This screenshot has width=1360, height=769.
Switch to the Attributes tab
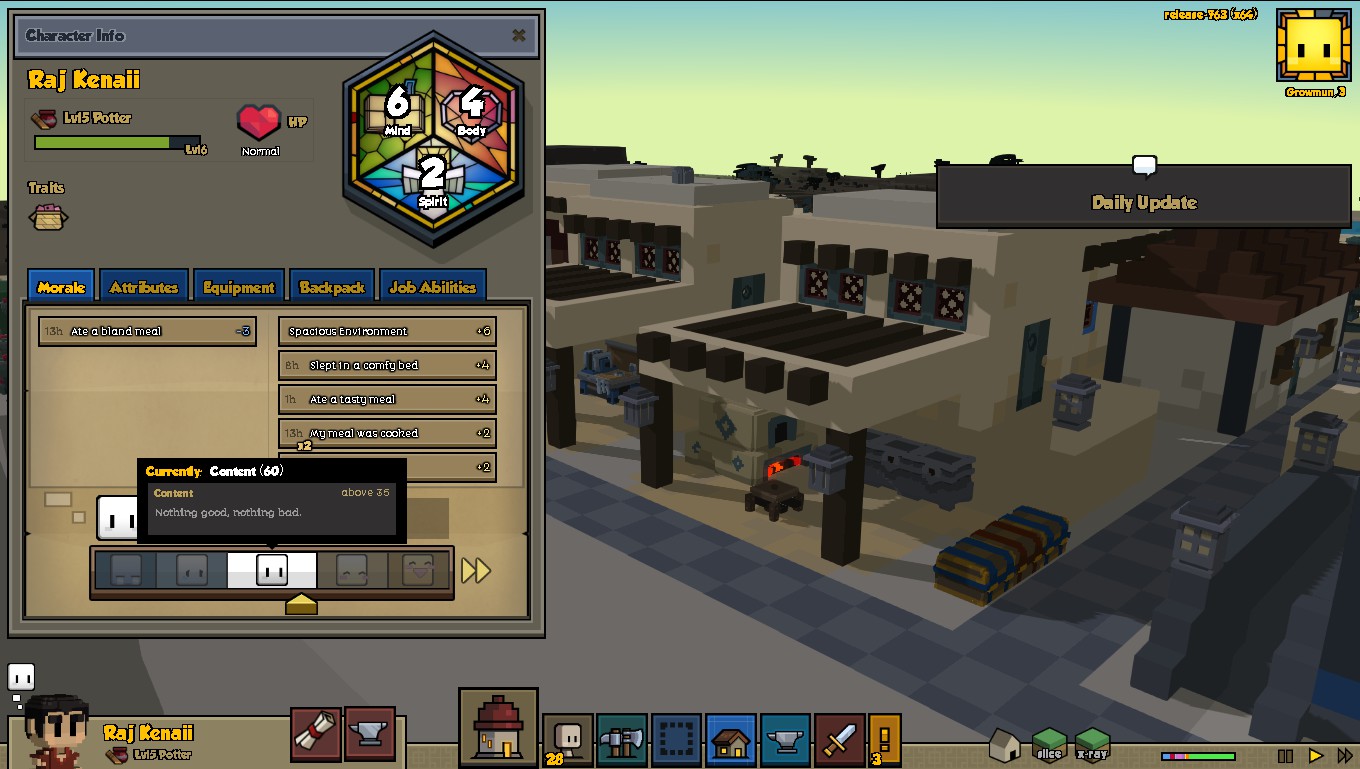[x=143, y=287]
